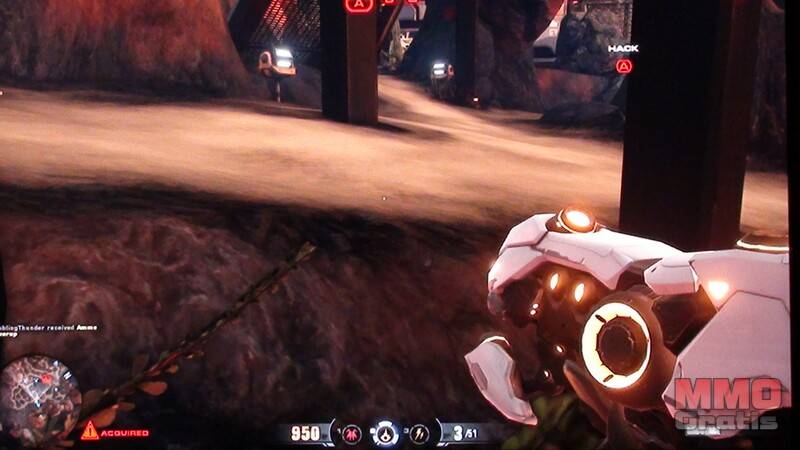
Task: Select the red claw ability icon
Action: [x=352, y=433]
